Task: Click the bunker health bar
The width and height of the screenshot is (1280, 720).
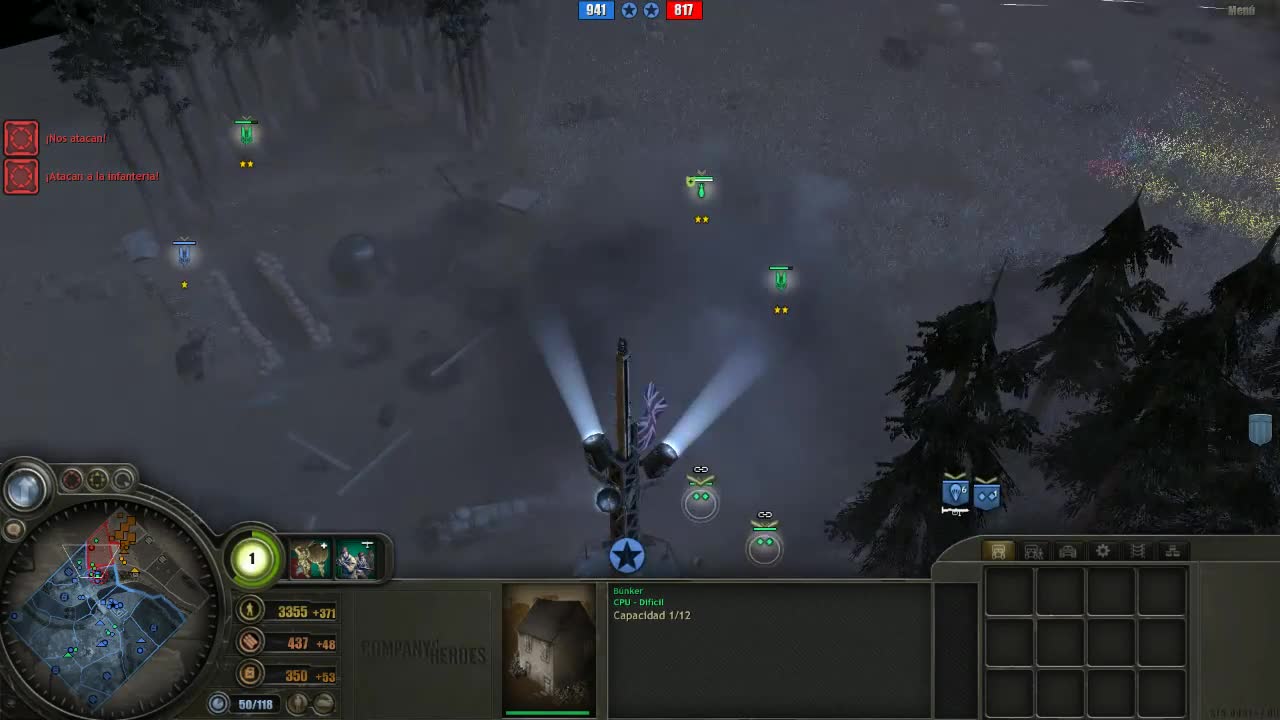Action: 547,713
